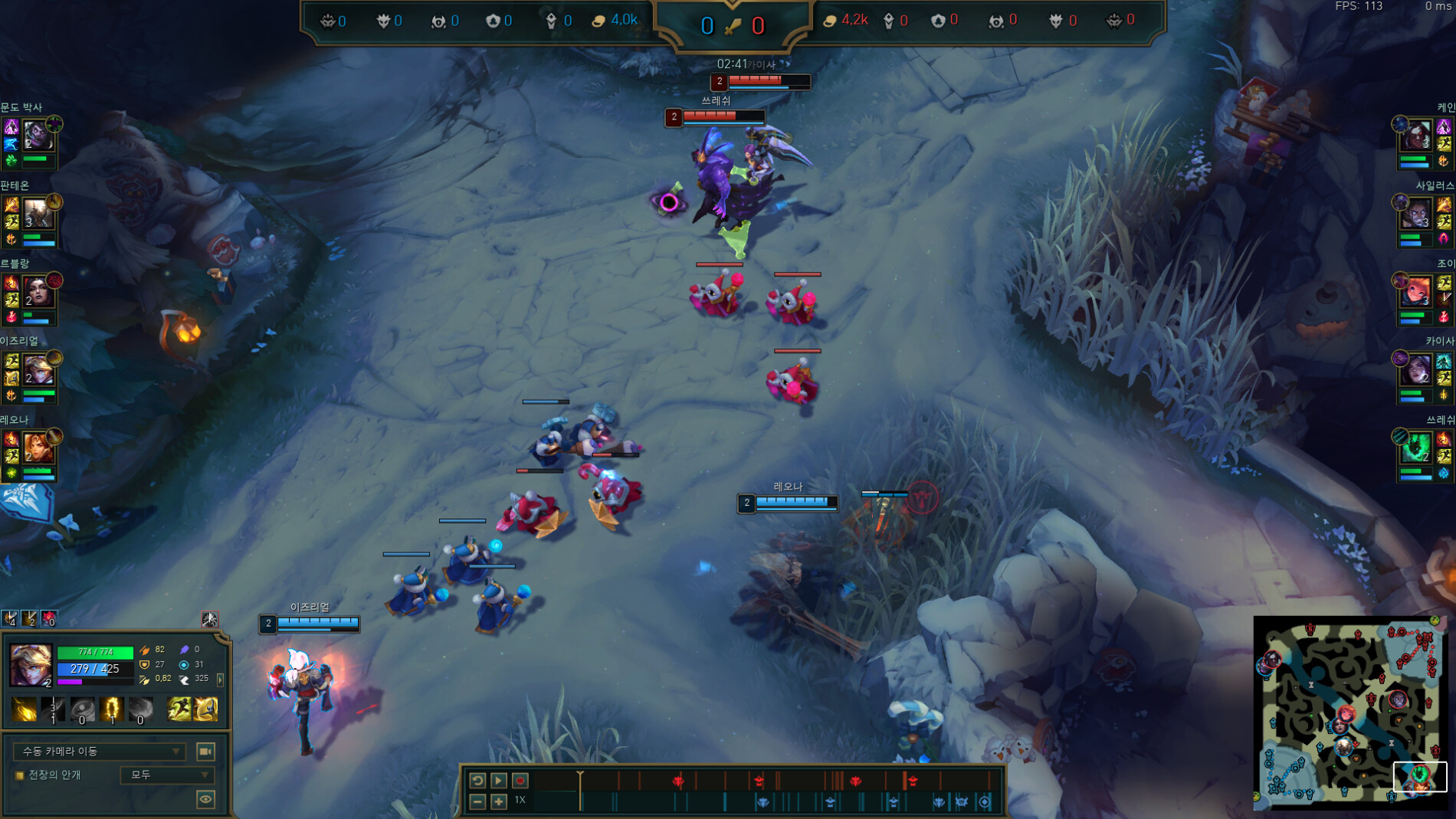Select Leona's portrait on the left sidebar
1456x819 pixels.
pyautogui.click(x=37, y=447)
